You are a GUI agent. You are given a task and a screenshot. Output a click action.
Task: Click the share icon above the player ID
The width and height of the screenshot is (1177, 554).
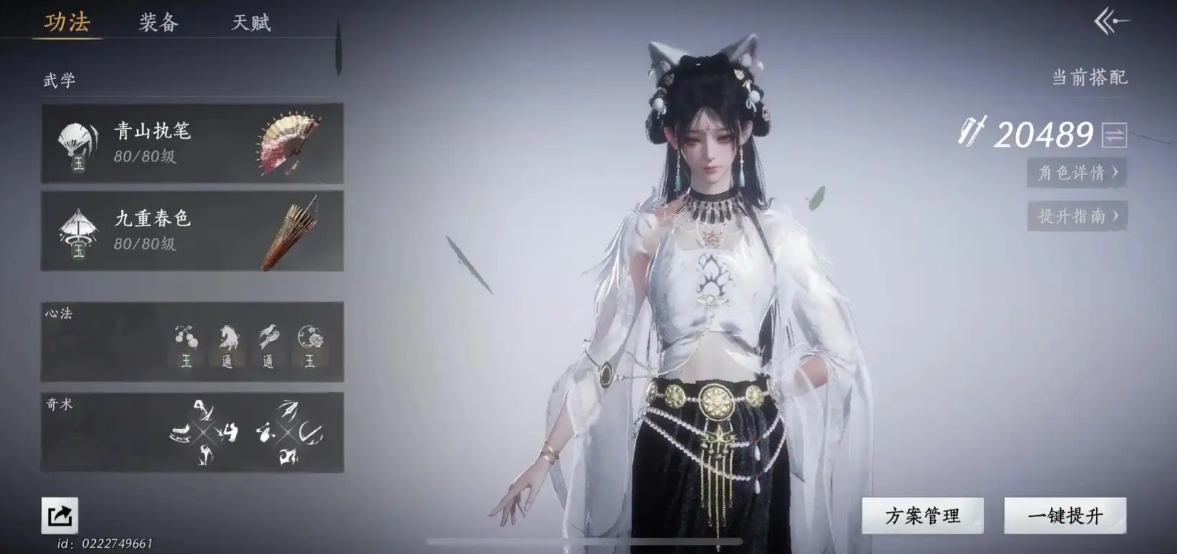pyautogui.click(x=59, y=515)
